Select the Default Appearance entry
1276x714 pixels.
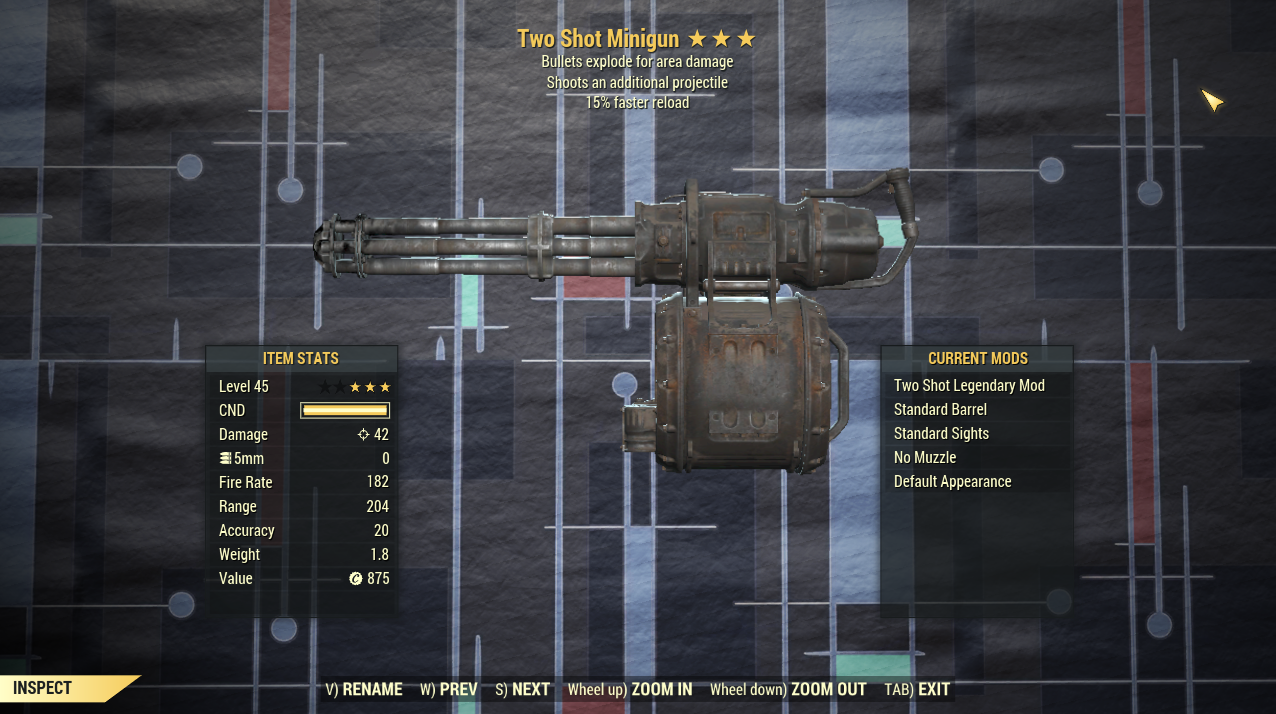click(x=952, y=482)
